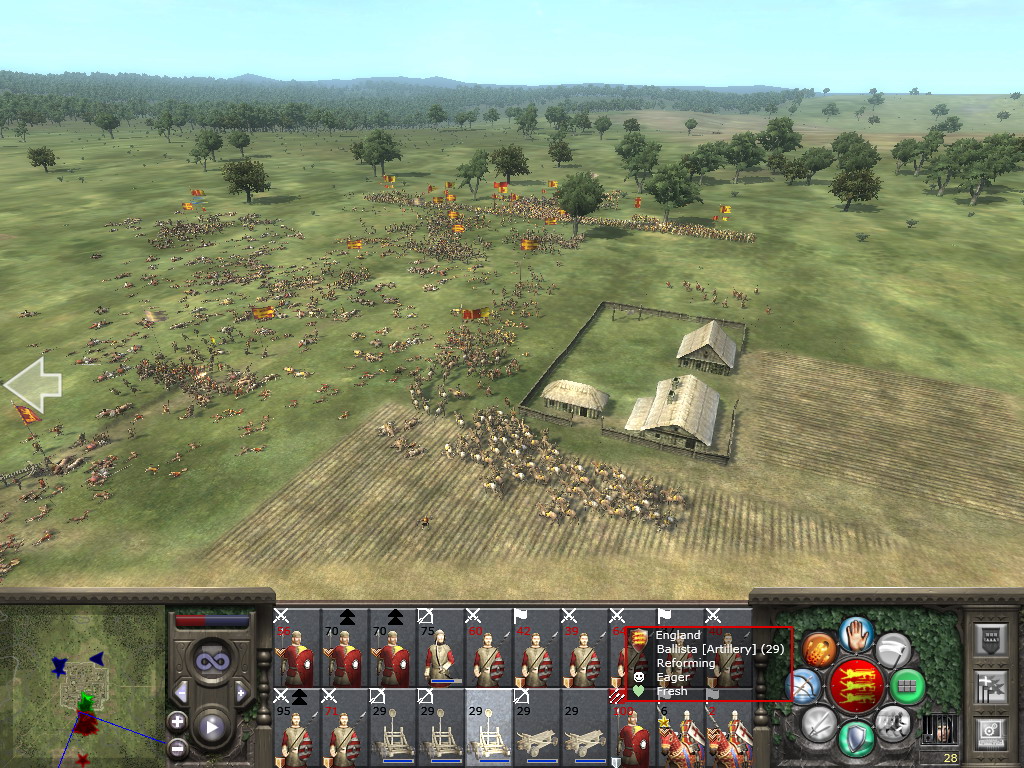Choose the unit card showing 95 soldiers
The height and width of the screenshot is (768, 1024).
click(x=296, y=729)
